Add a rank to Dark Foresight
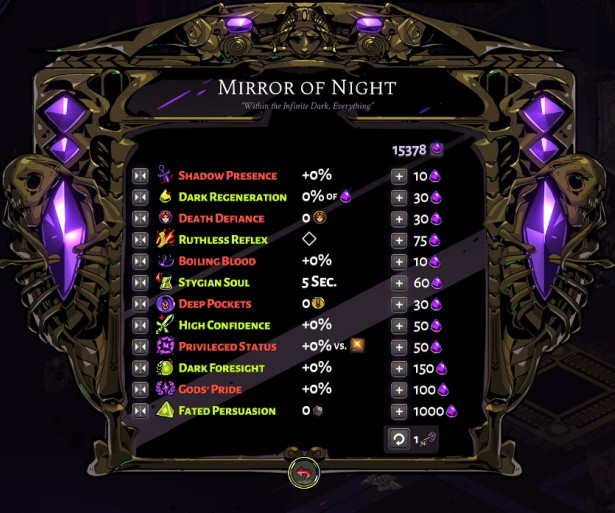 [399, 368]
